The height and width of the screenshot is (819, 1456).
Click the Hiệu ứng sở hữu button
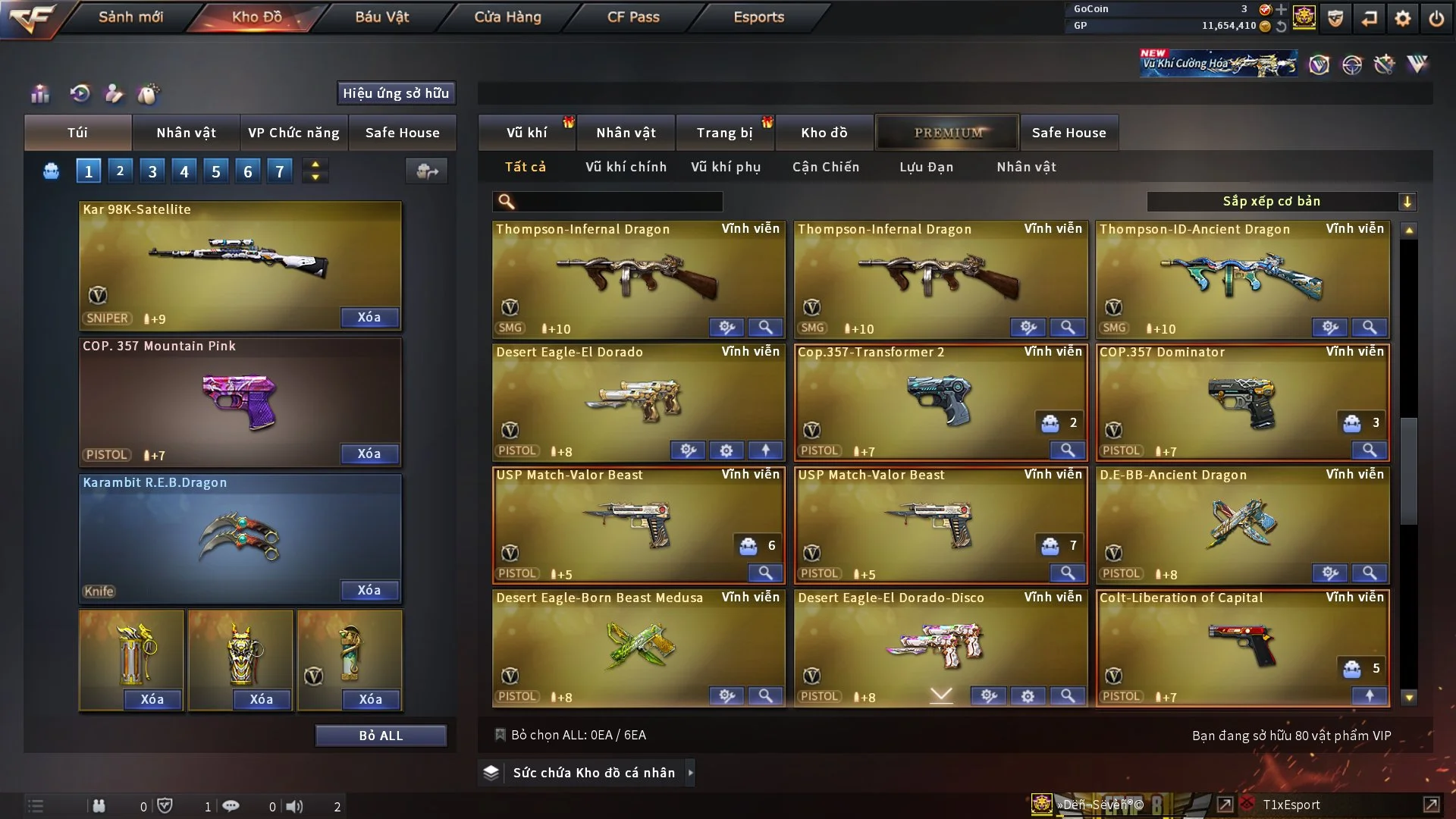[396, 93]
